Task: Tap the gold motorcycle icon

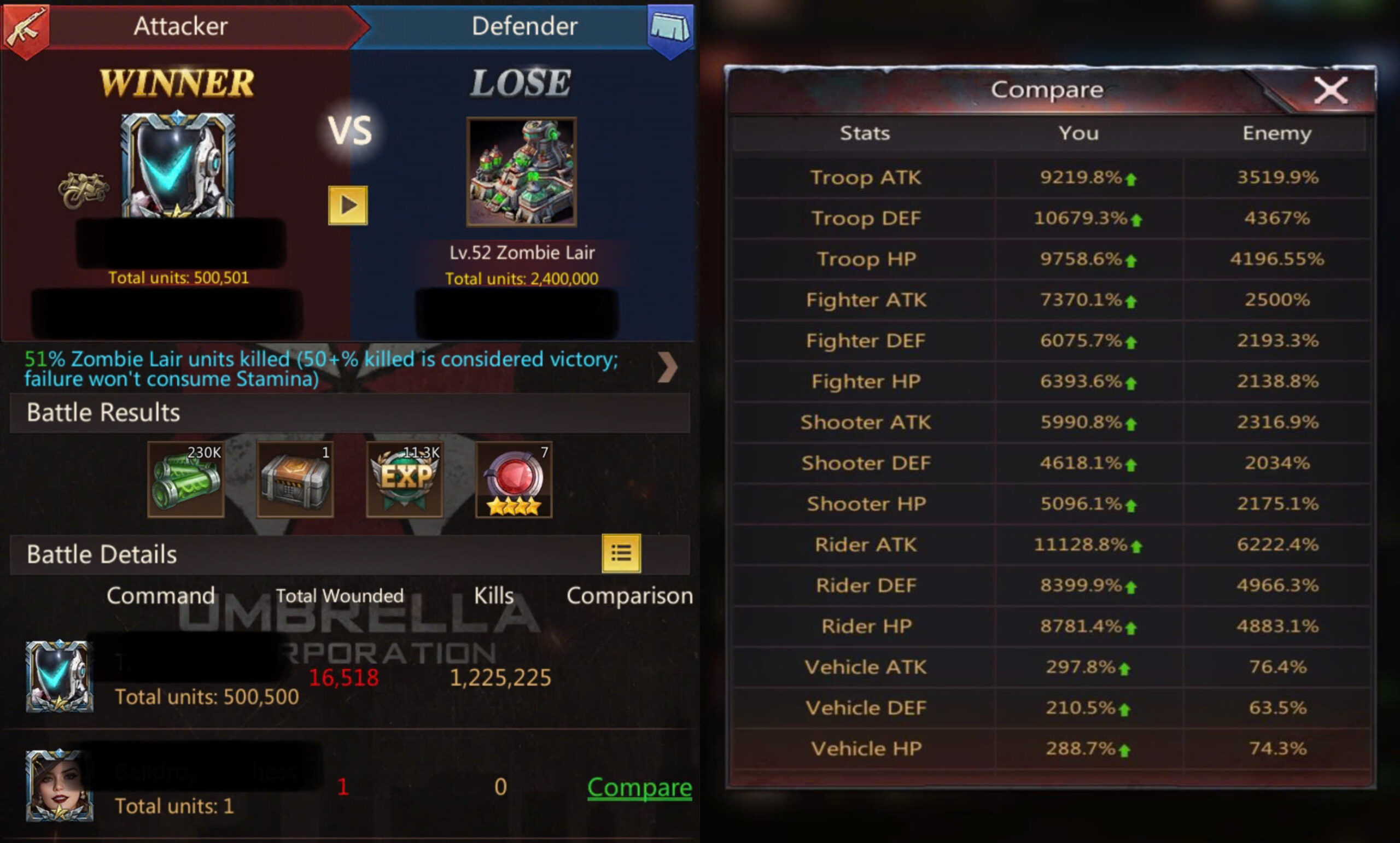Action: point(84,190)
